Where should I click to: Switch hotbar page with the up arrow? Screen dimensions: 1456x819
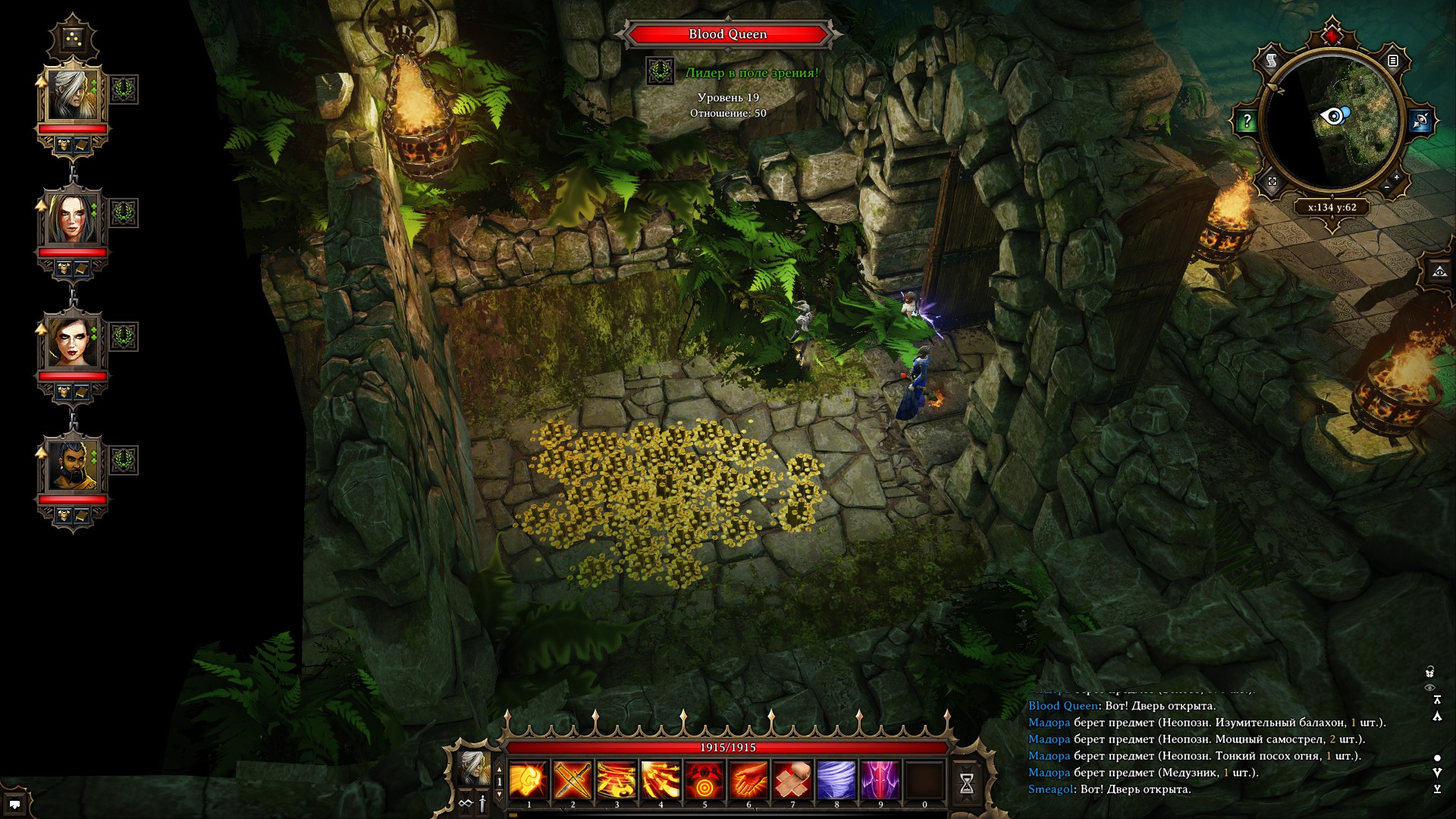coord(499,769)
